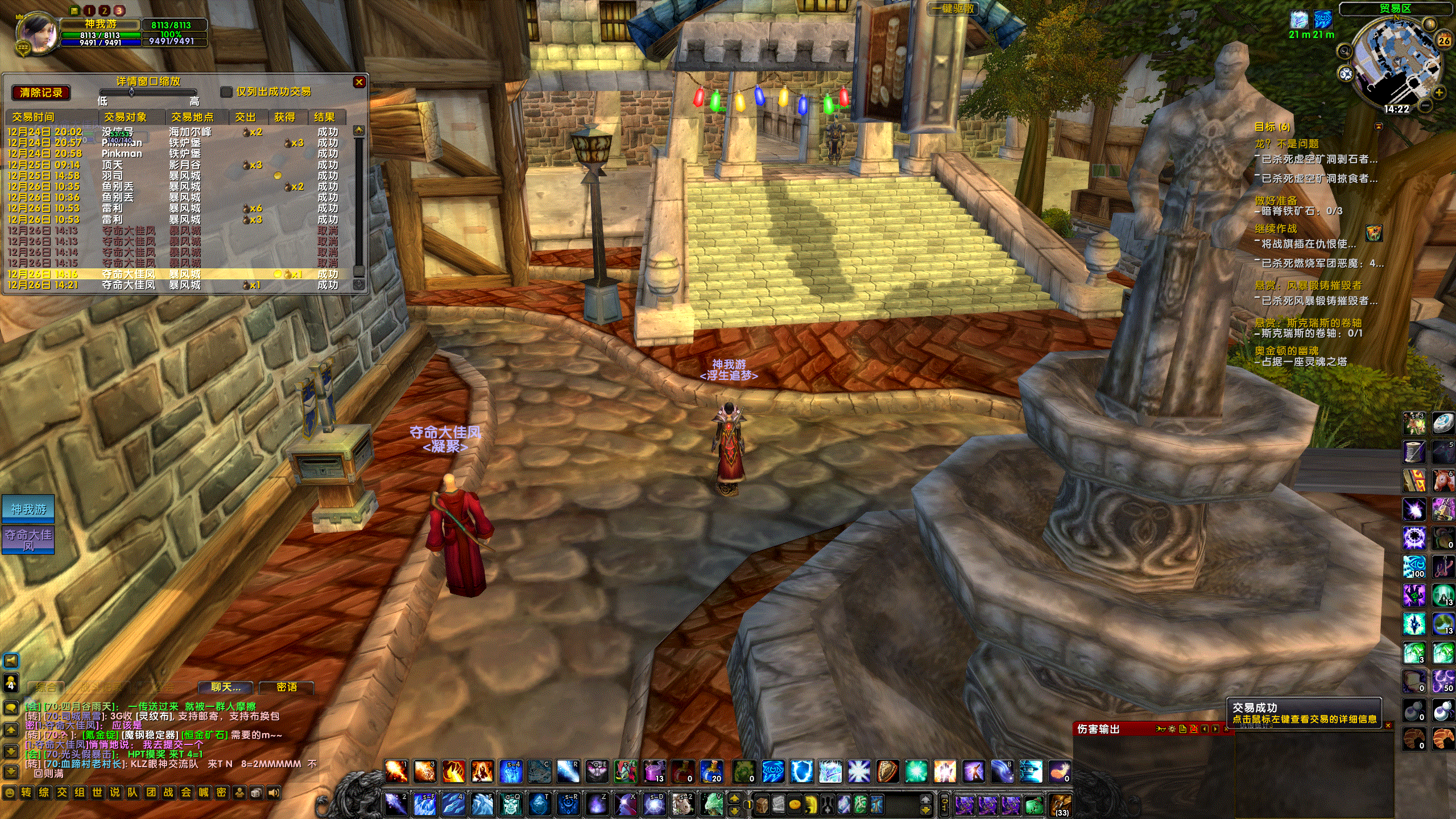The height and width of the screenshot is (819, 1456).
Task: Select 夺命大佳凤 party unit frame
Action: click(x=28, y=540)
